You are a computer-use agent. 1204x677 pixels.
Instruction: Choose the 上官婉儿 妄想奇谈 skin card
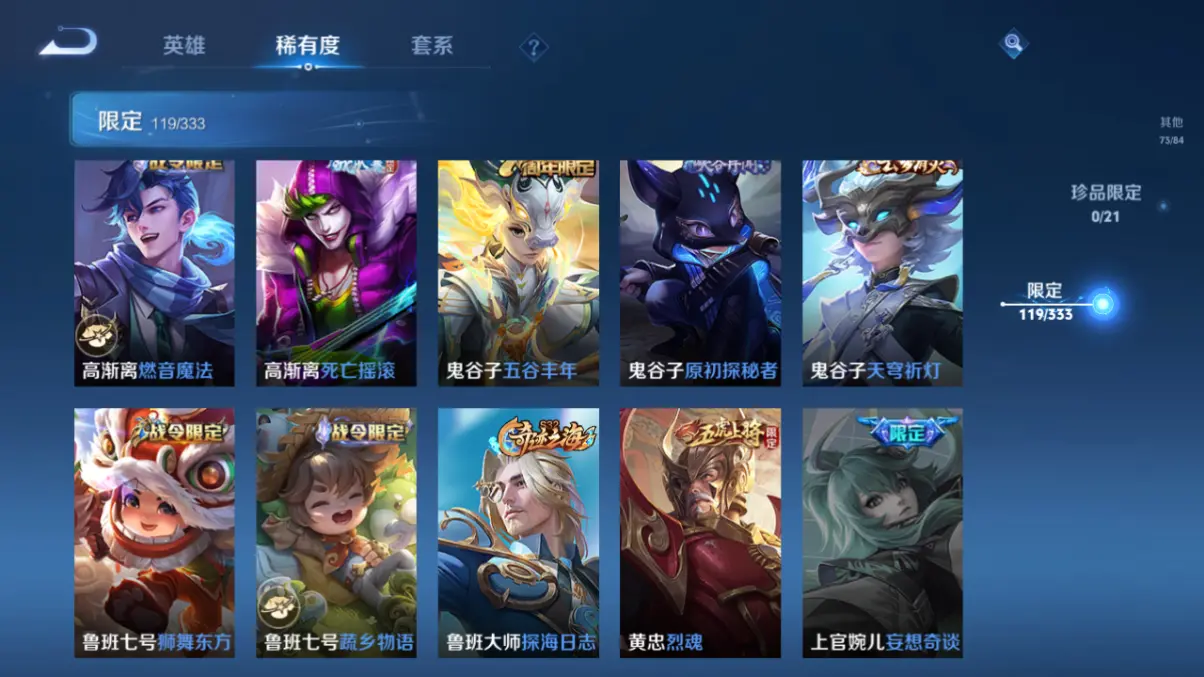pyautogui.click(x=882, y=532)
